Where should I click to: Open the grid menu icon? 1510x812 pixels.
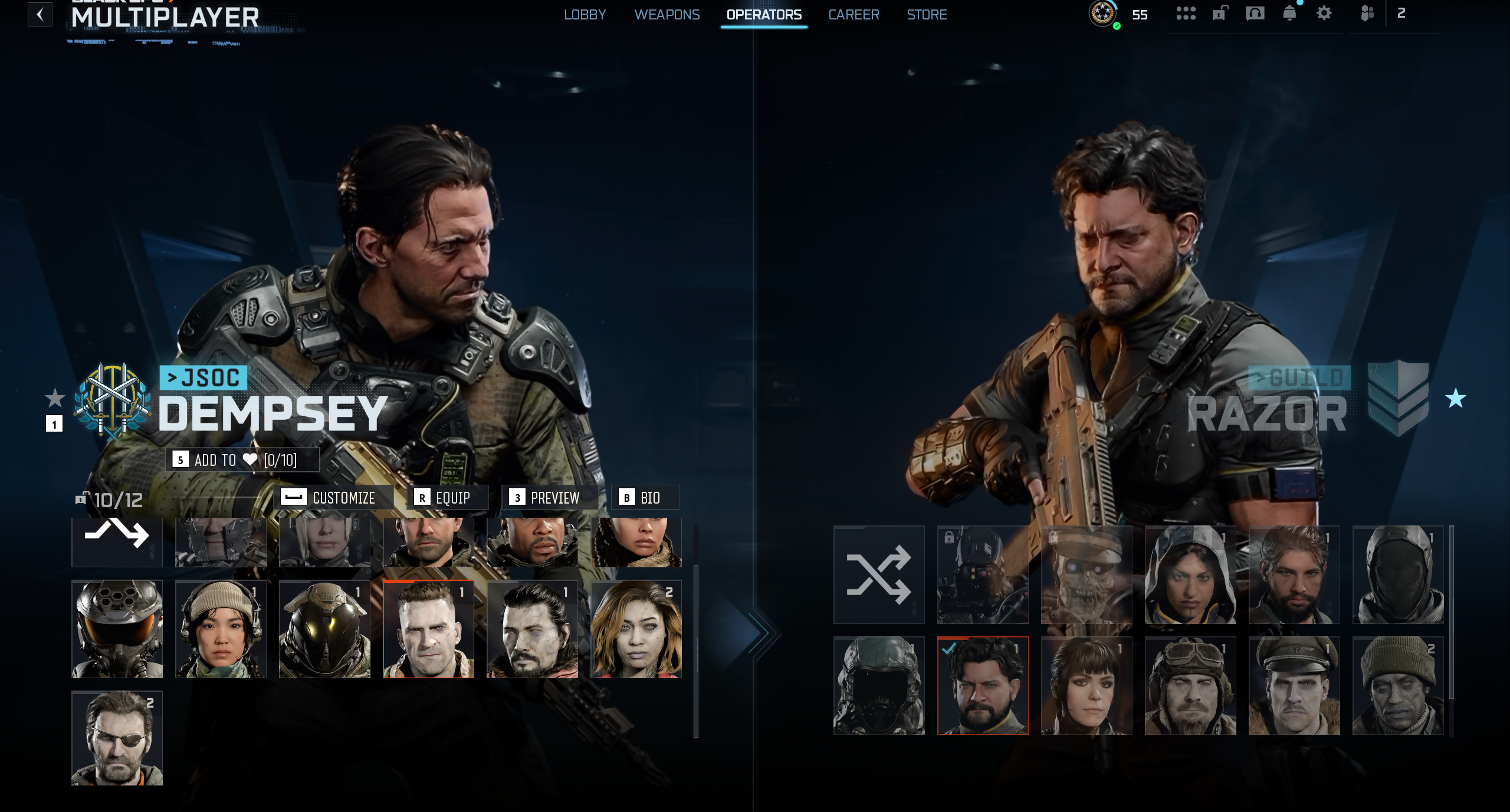(1186, 14)
